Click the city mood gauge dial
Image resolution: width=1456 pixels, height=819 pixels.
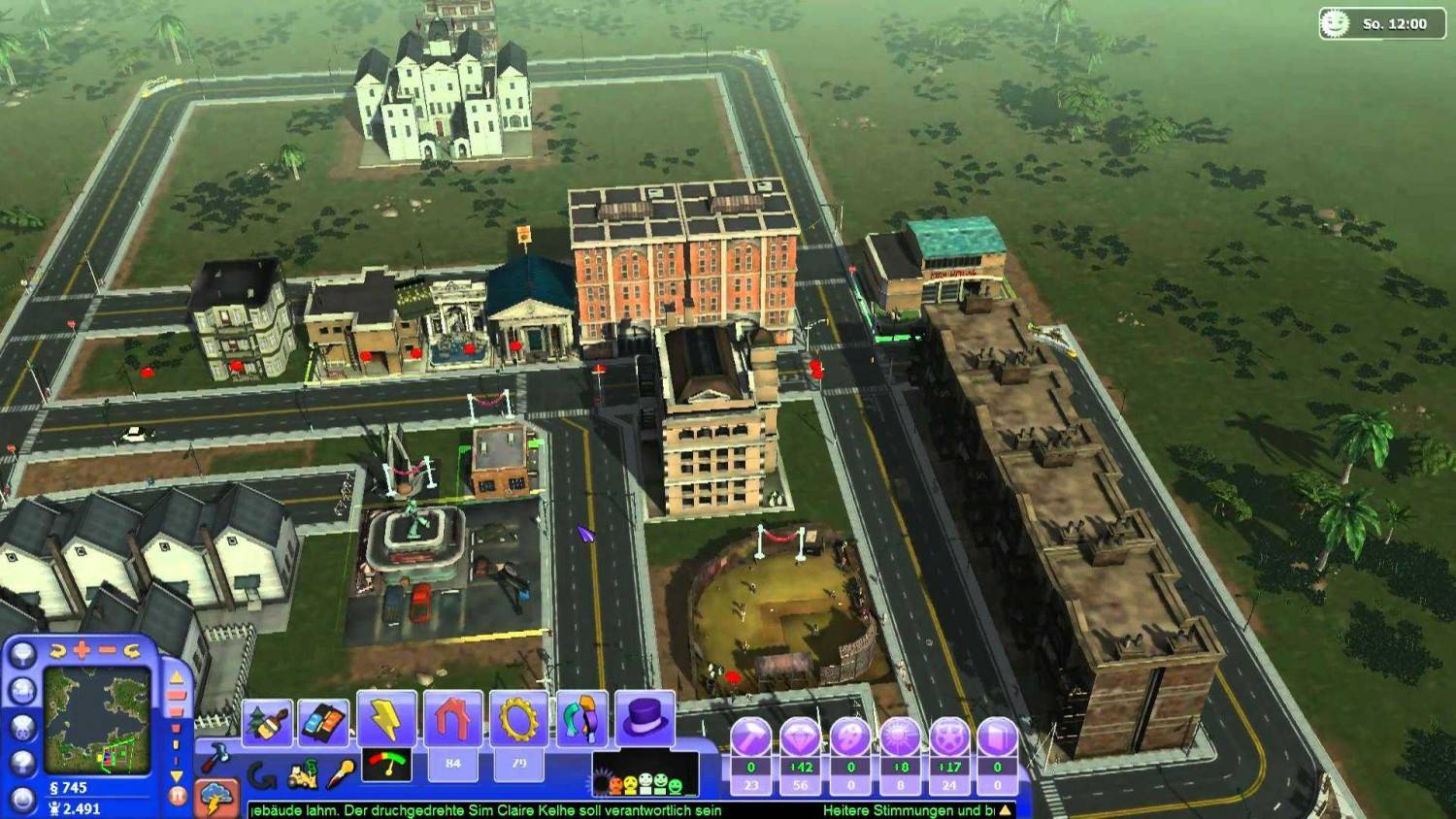coord(387,764)
